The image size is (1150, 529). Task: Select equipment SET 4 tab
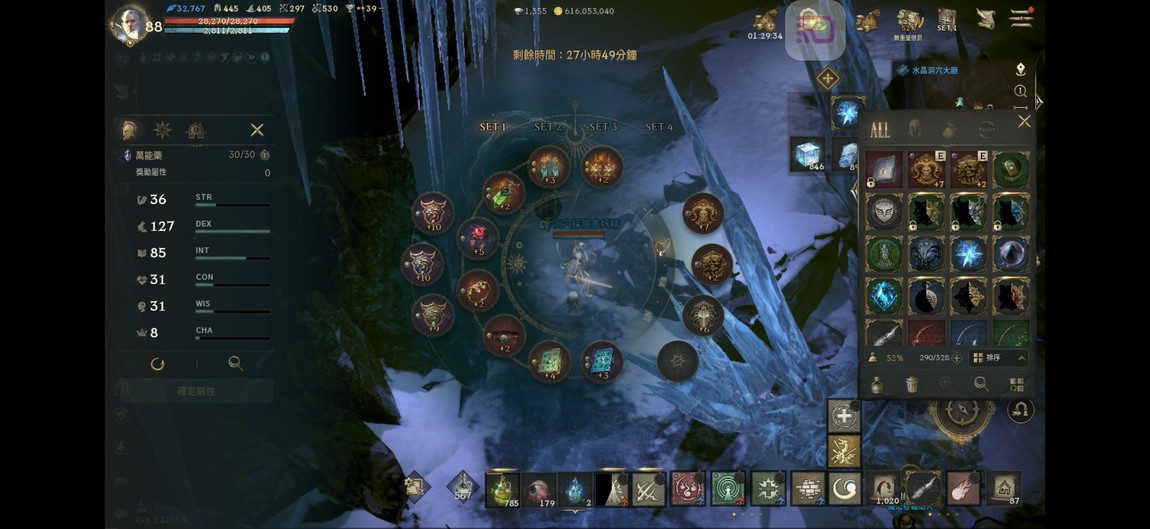(x=659, y=127)
